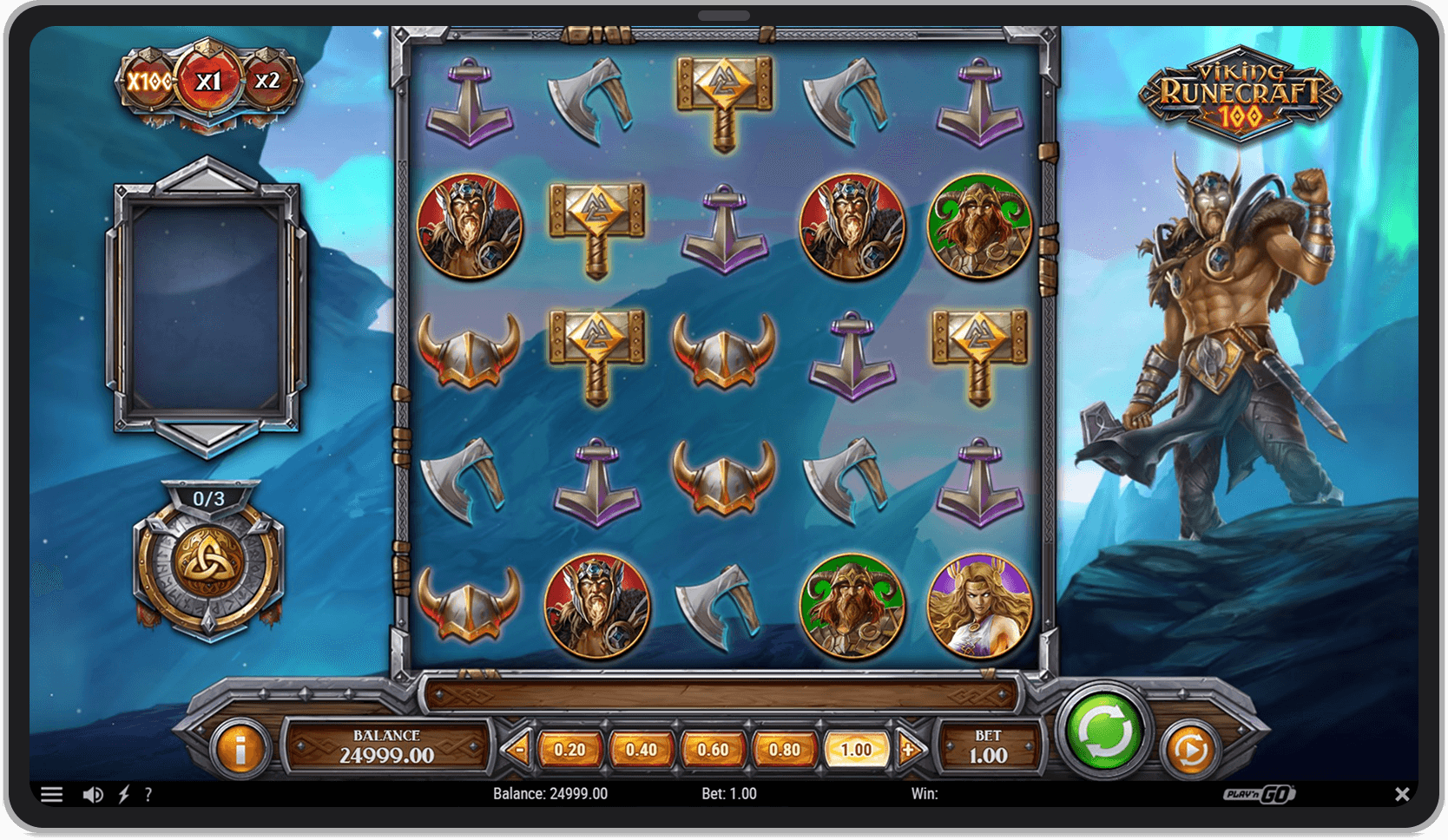Start Autoplay with the orange button
This screenshot has height=840, width=1448.
point(1189,747)
